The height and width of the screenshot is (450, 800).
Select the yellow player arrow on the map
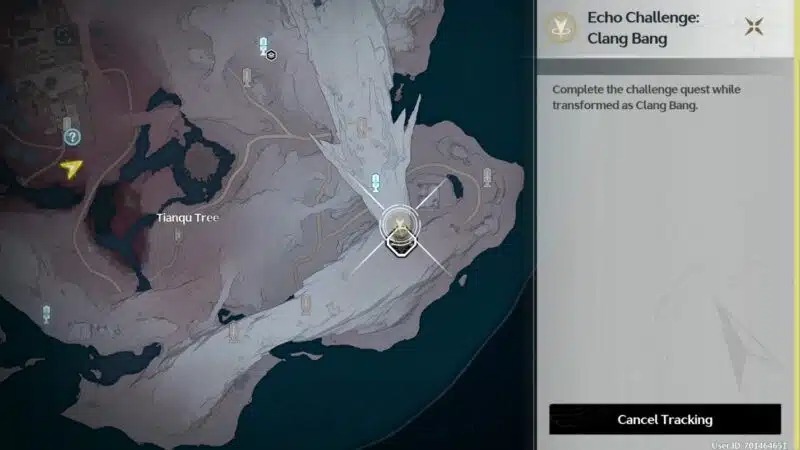[70, 169]
